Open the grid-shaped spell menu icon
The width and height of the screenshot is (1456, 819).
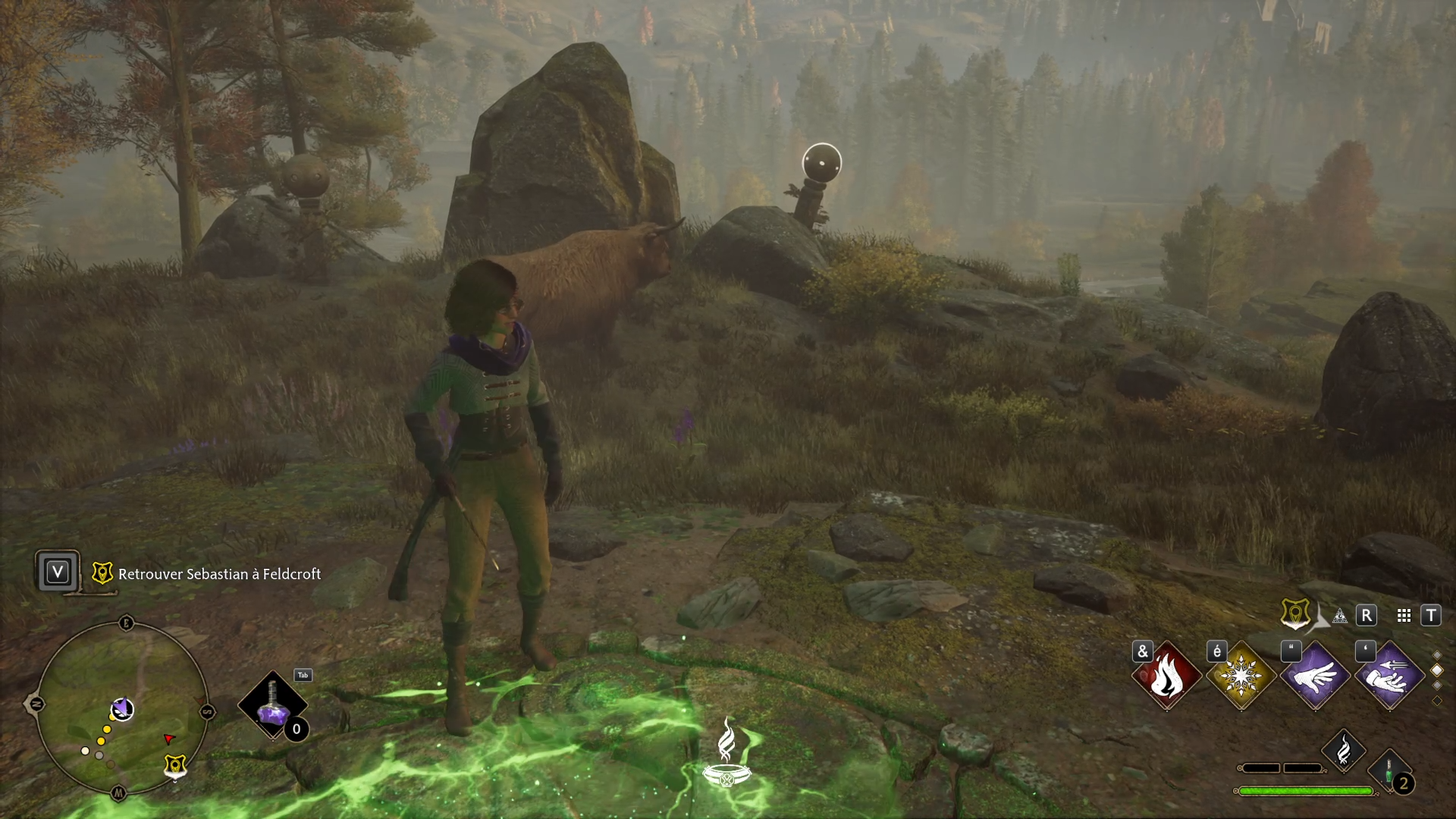[1404, 616]
